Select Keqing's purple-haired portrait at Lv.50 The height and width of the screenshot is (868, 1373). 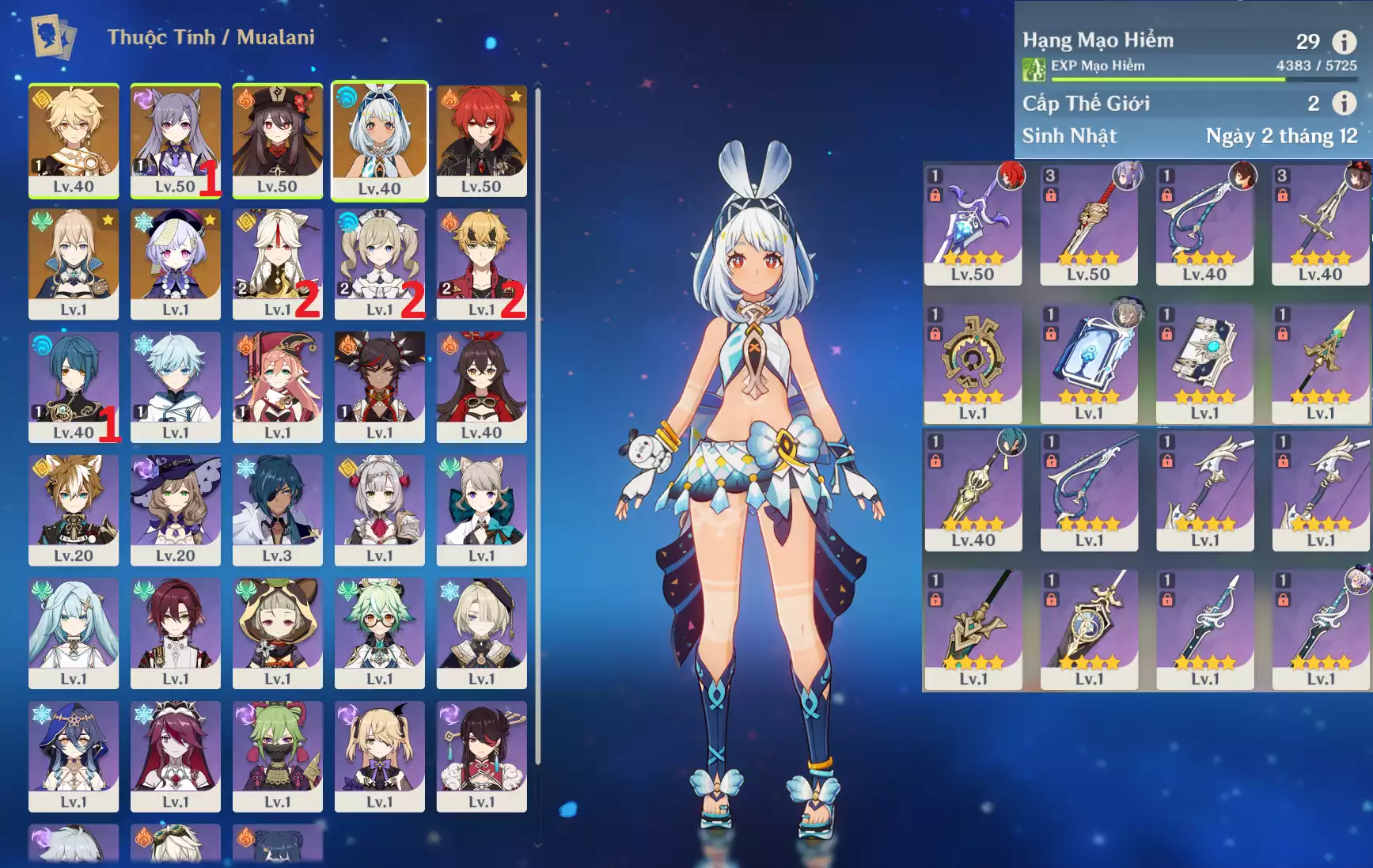[175, 141]
